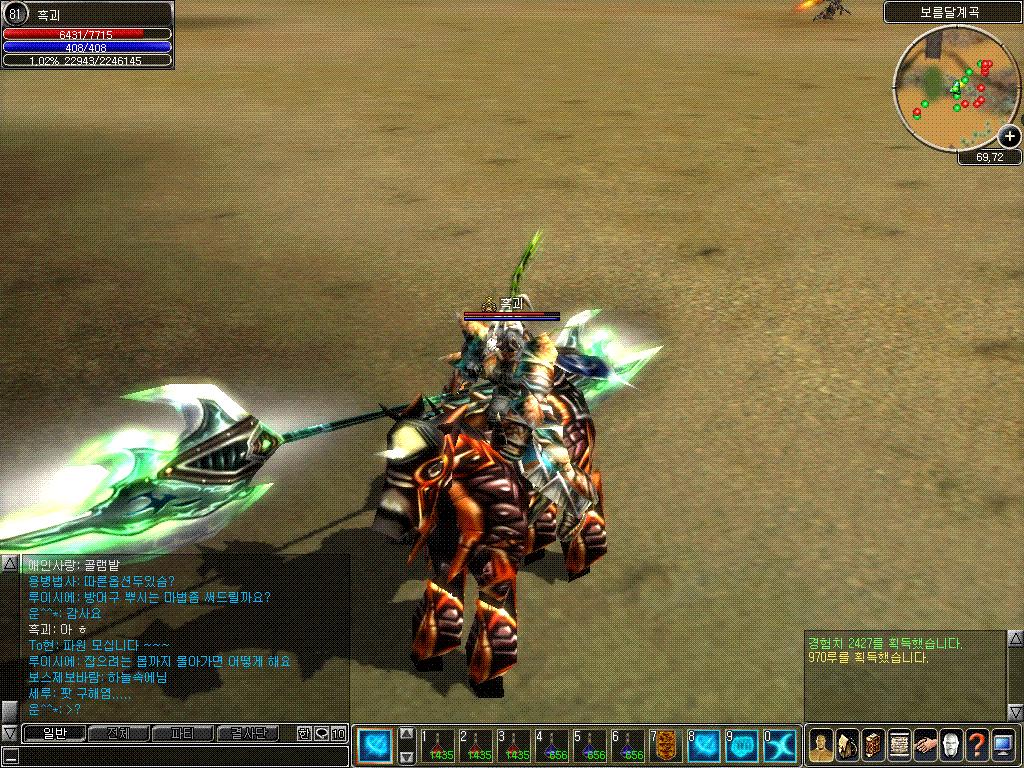Click the minimap plus zoom button
This screenshot has width=1024, height=768.
click(1010, 136)
